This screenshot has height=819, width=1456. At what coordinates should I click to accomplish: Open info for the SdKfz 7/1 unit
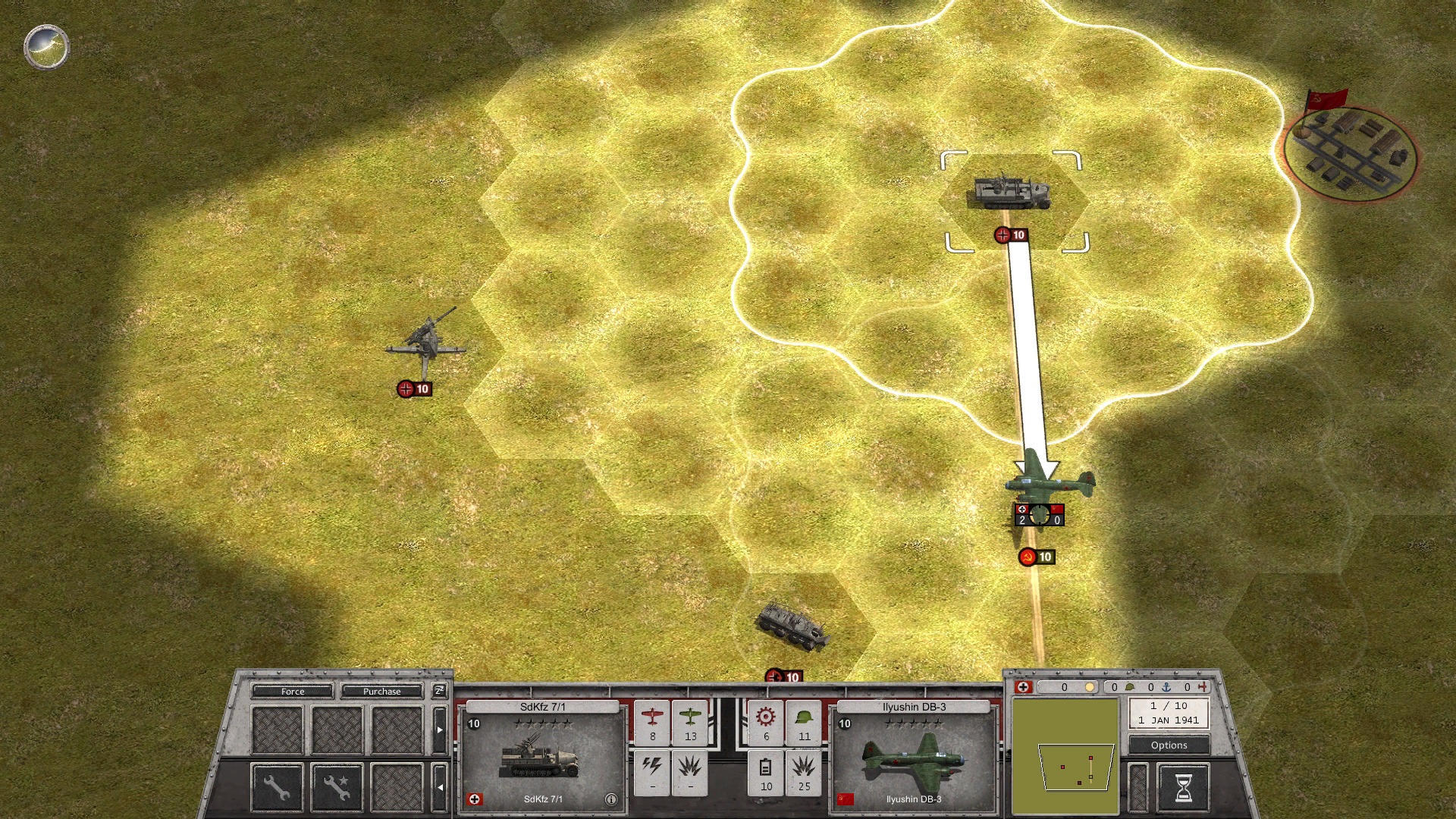610,799
